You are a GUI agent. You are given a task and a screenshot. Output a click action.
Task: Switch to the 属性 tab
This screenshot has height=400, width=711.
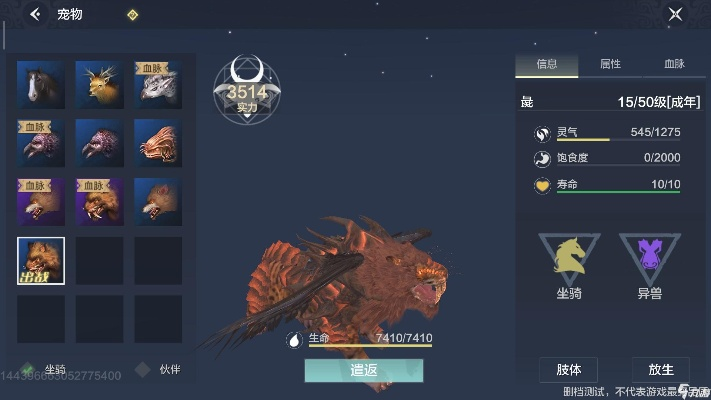click(x=609, y=64)
